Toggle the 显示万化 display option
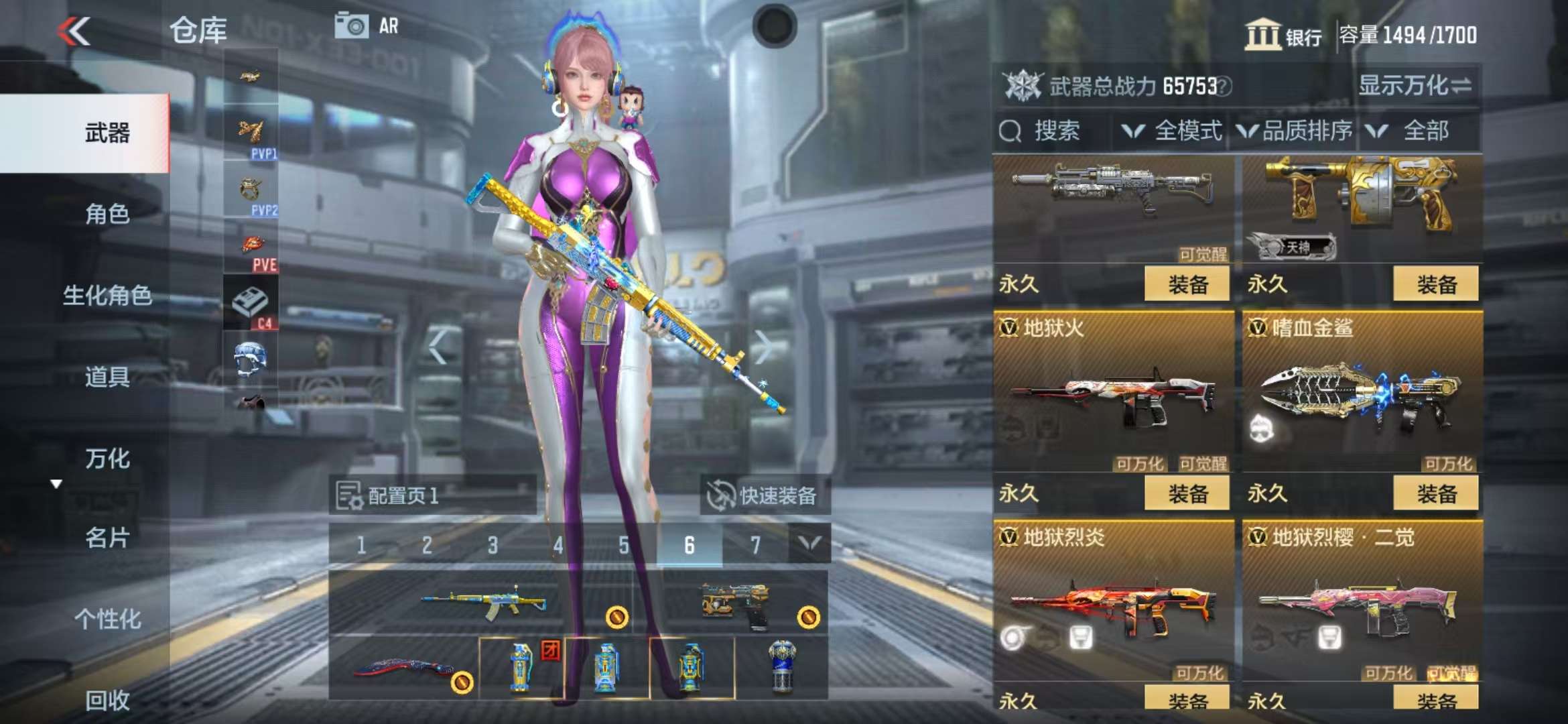The width and height of the screenshot is (1568, 724). [1415, 86]
